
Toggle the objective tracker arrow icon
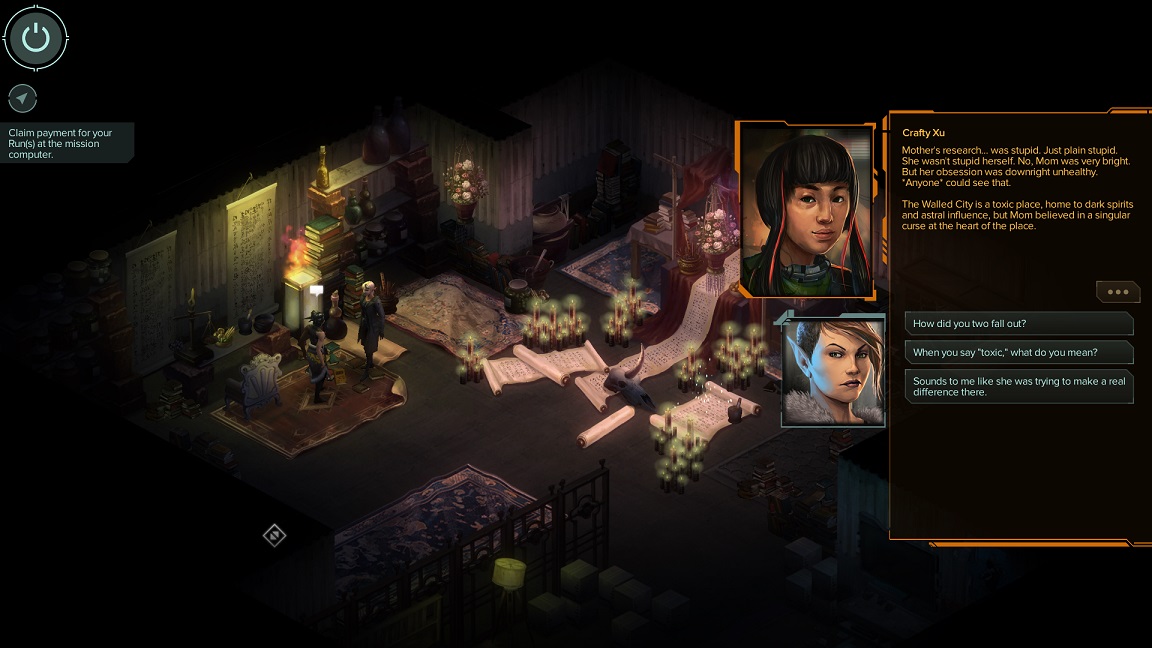pos(22,98)
